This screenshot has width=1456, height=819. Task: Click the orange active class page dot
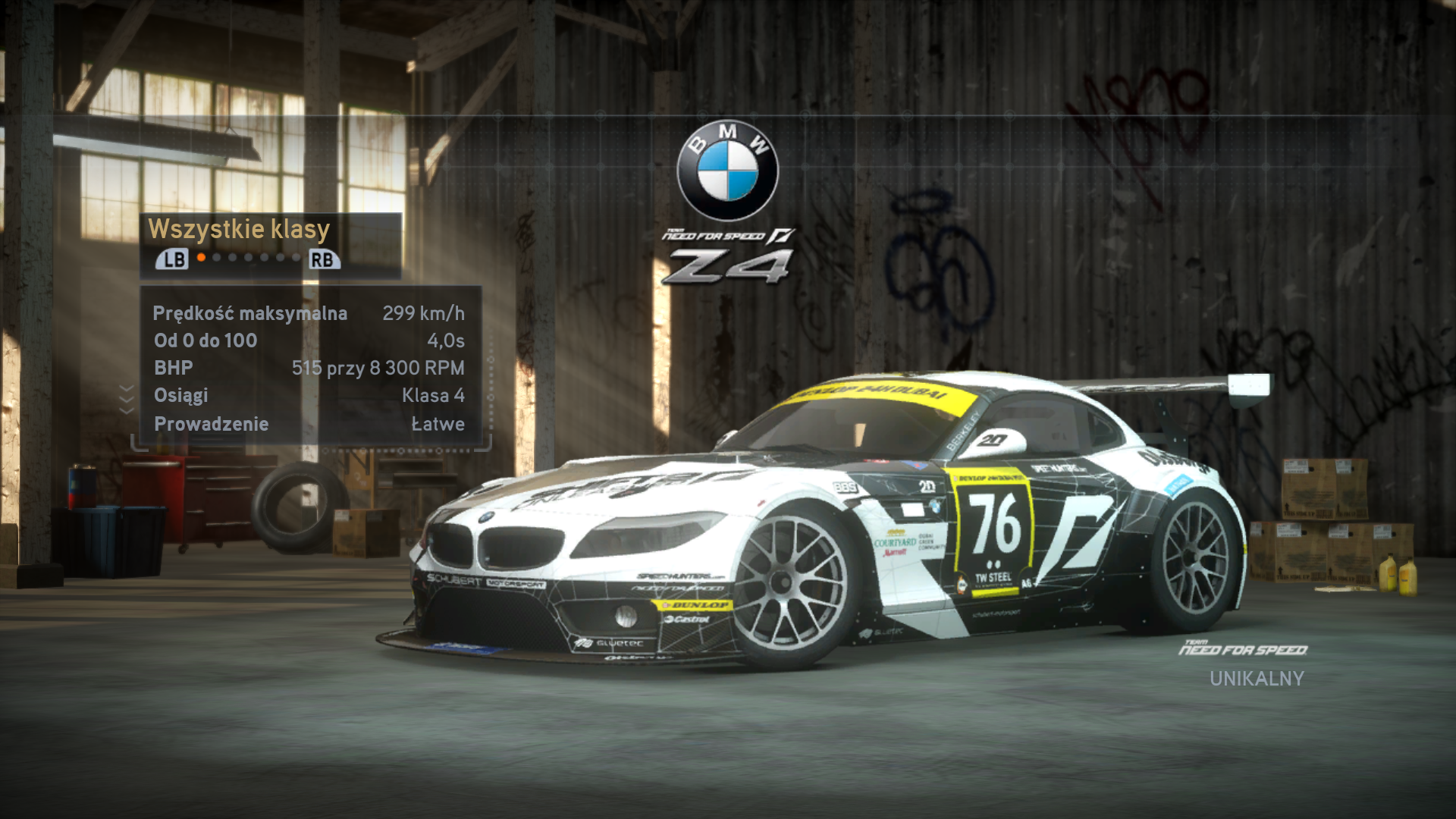201,258
